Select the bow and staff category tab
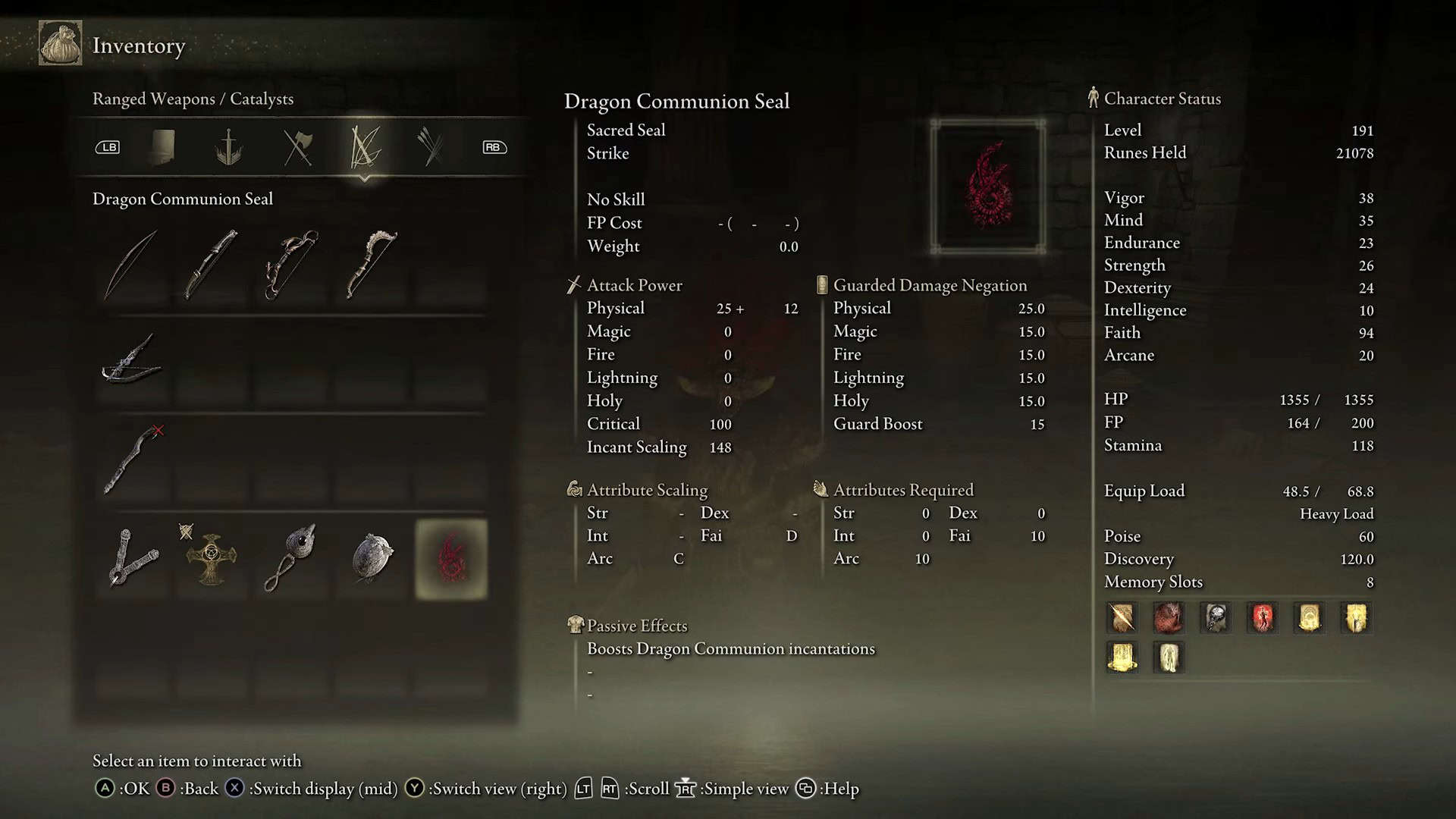 [365, 147]
